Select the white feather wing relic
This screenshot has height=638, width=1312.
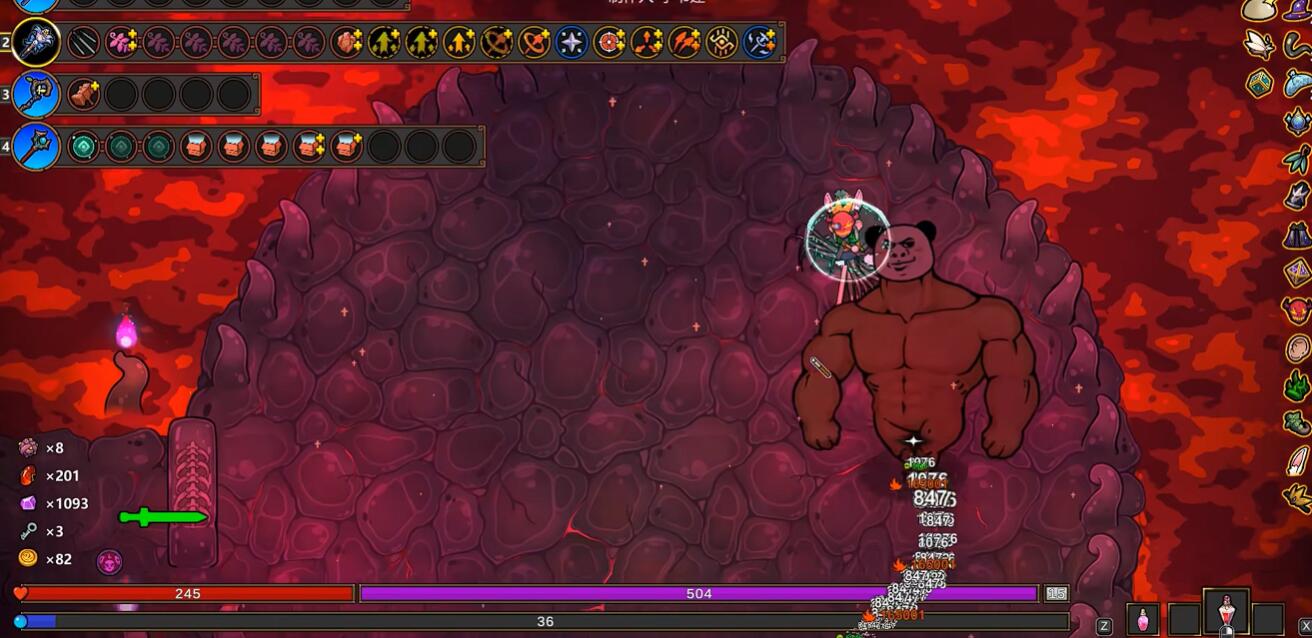click(x=1258, y=44)
